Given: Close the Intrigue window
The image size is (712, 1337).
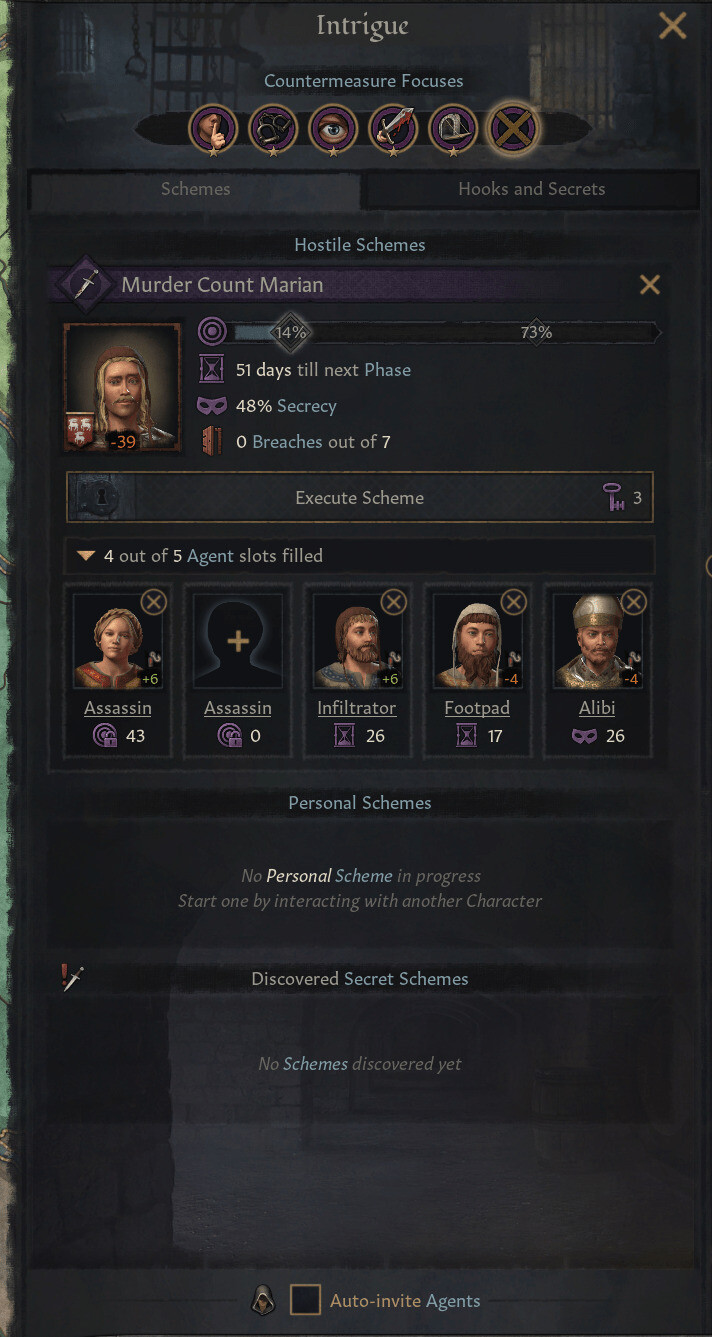Looking at the screenshot, I should tap(672, 26).
